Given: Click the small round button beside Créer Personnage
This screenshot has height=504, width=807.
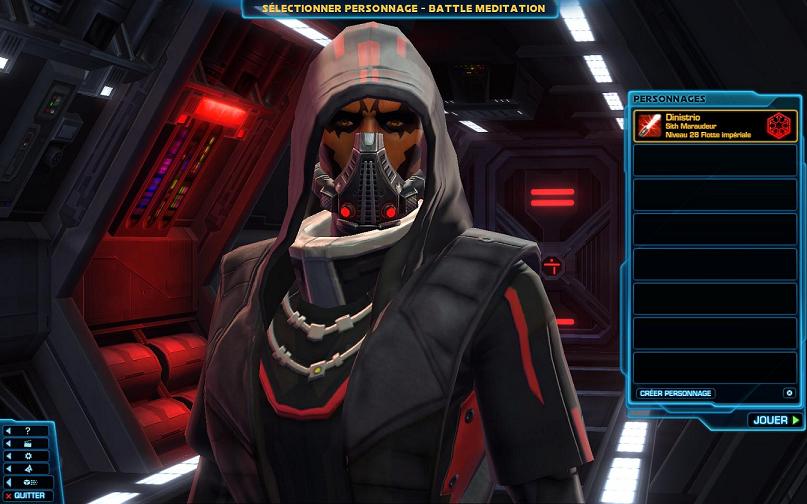Looking at the screenshot, I should point(788,393).
